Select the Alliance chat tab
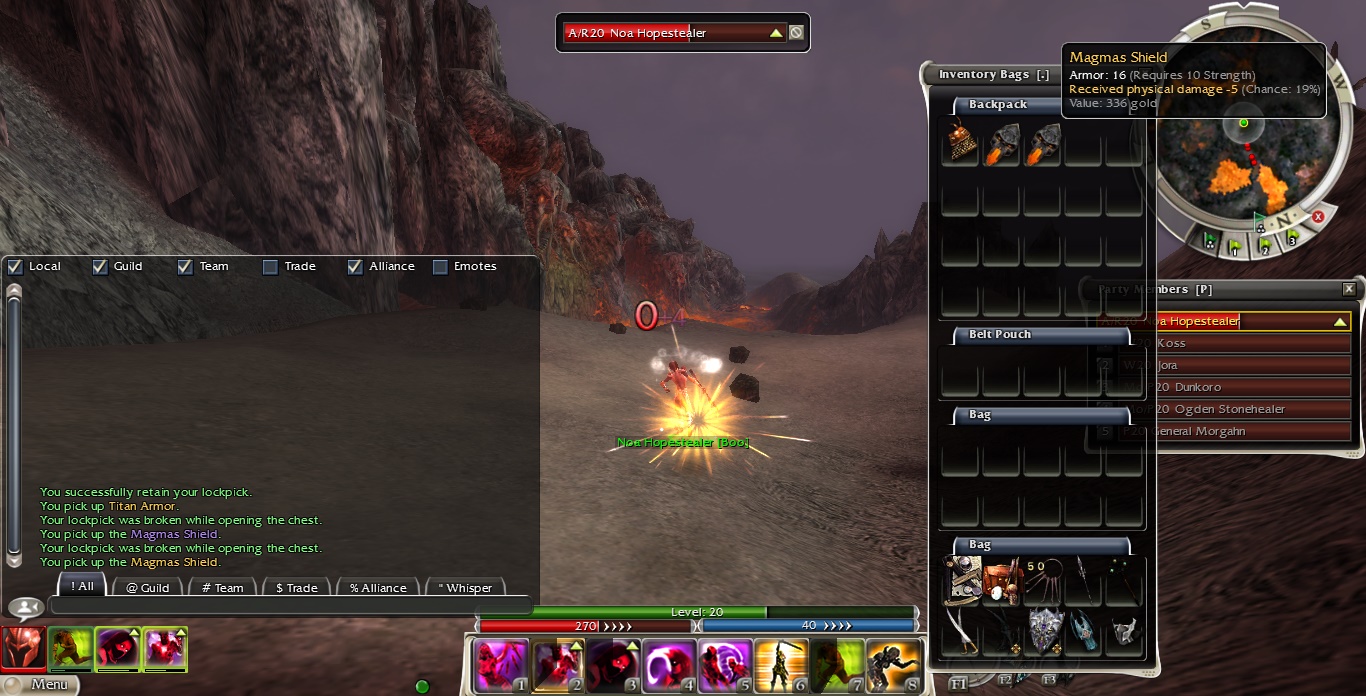Viewport: 1366px width, 696px height. 378,587
